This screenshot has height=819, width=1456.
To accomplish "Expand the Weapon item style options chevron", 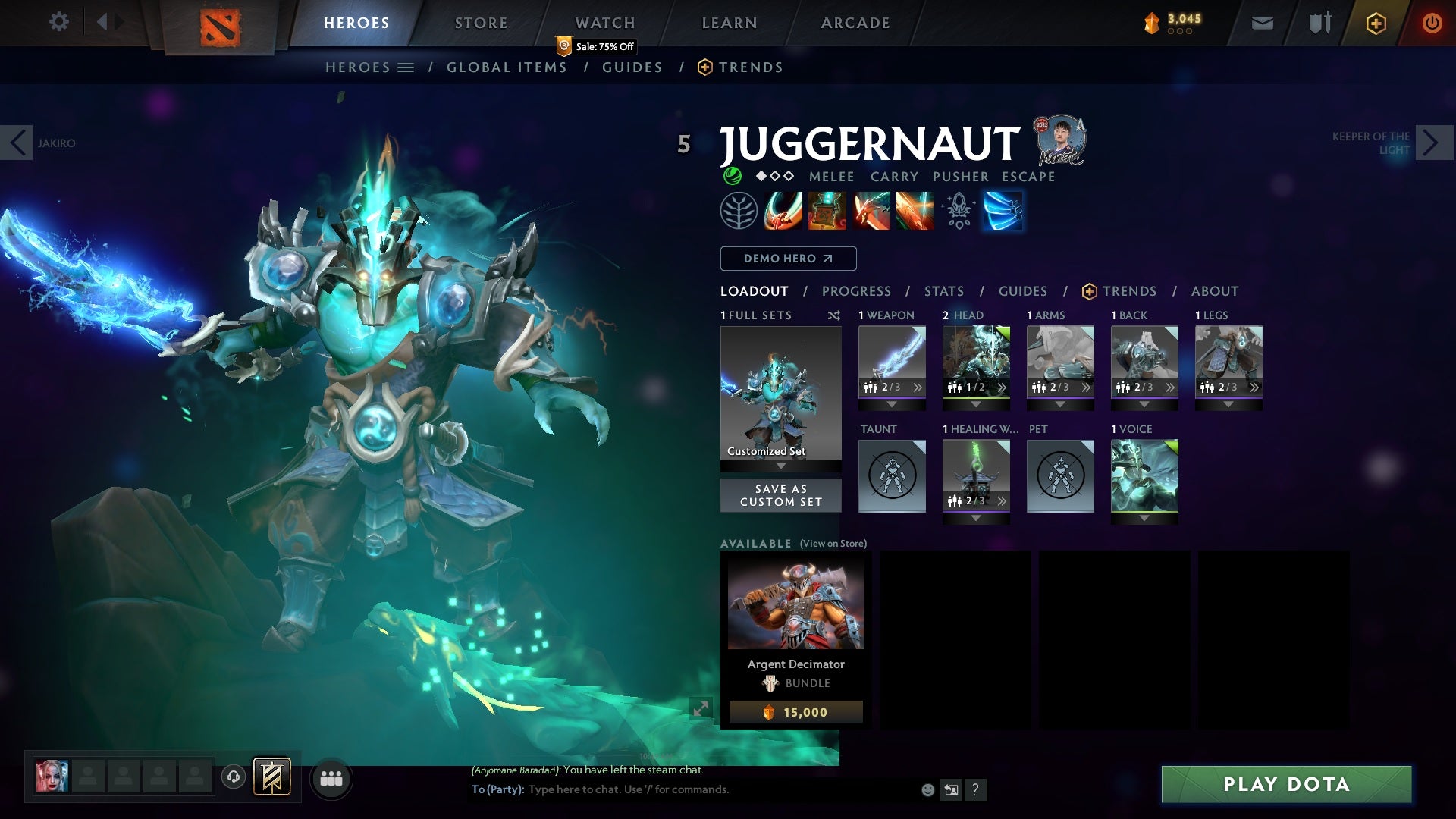I will 918,388.
